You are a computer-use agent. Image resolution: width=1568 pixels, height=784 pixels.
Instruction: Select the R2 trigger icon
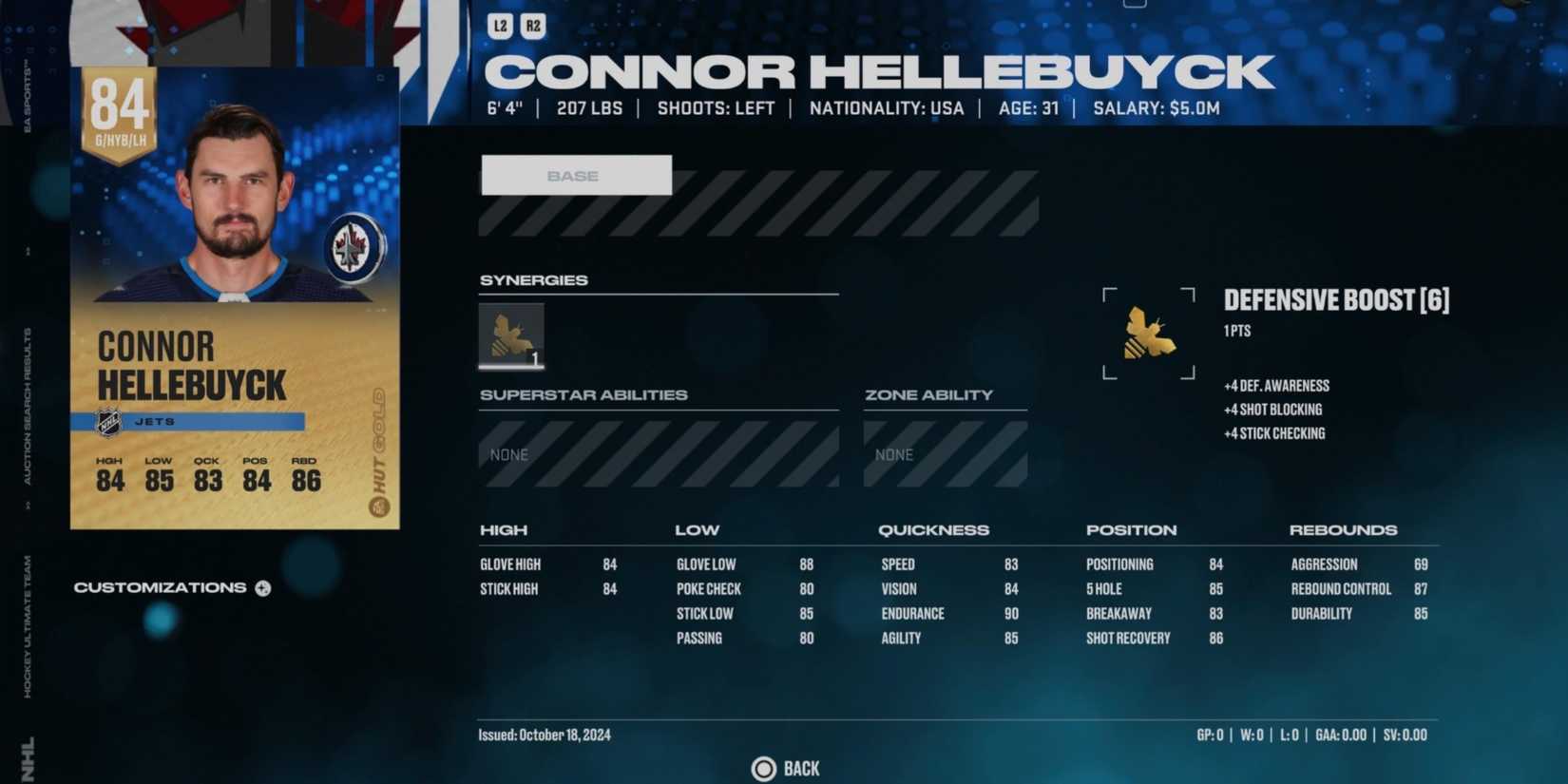[533, 26]
